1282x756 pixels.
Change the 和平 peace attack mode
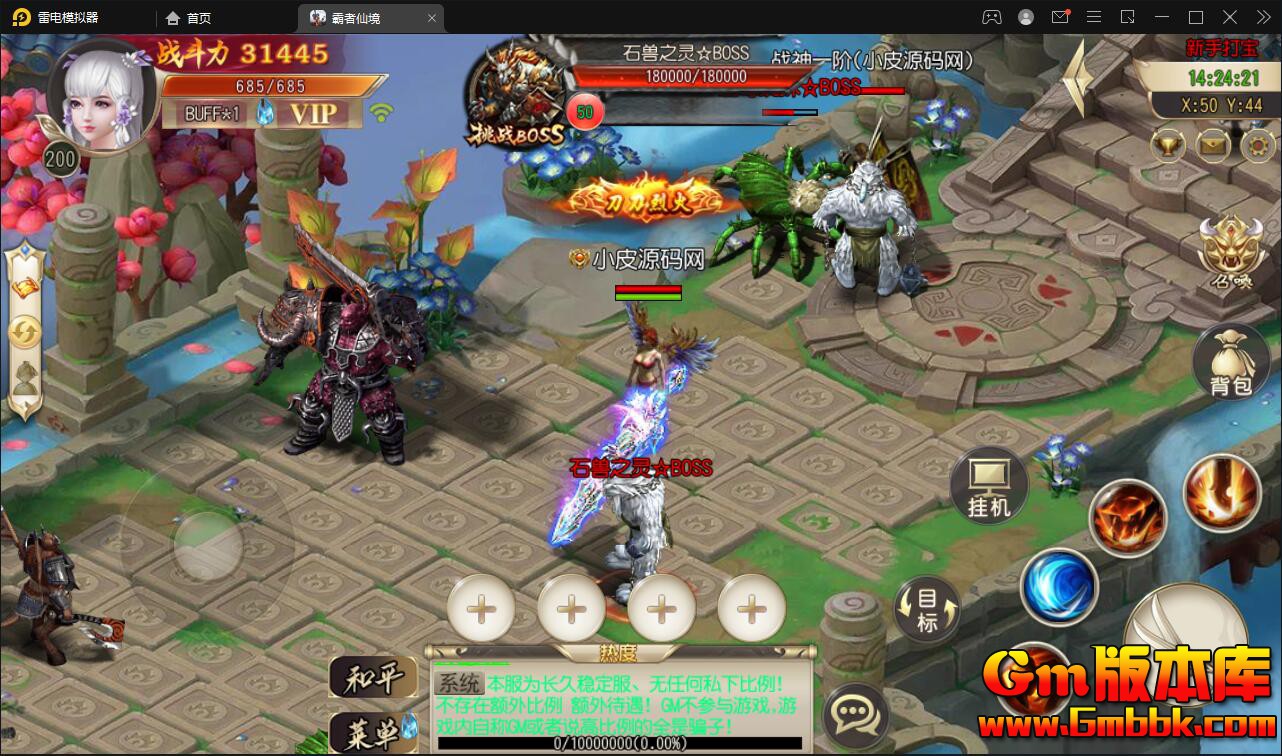[x=372, y=678]
